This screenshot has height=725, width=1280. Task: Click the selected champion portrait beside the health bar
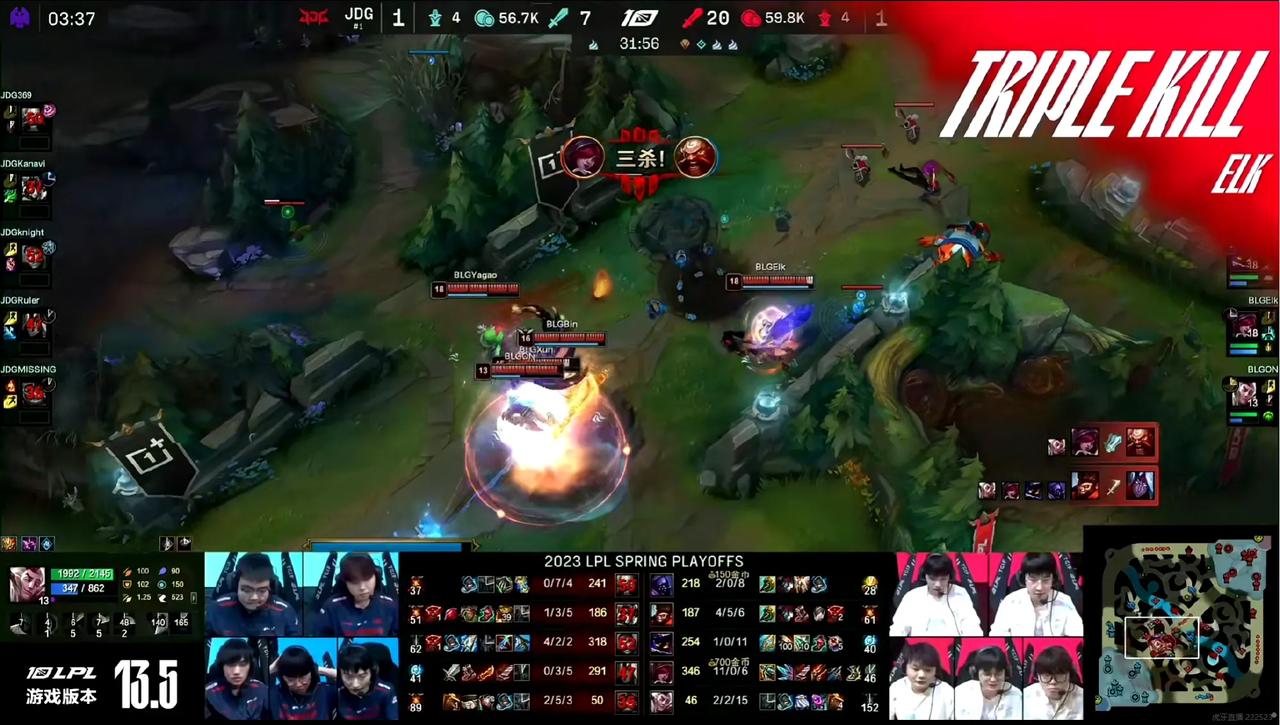[x=24, y=583]
